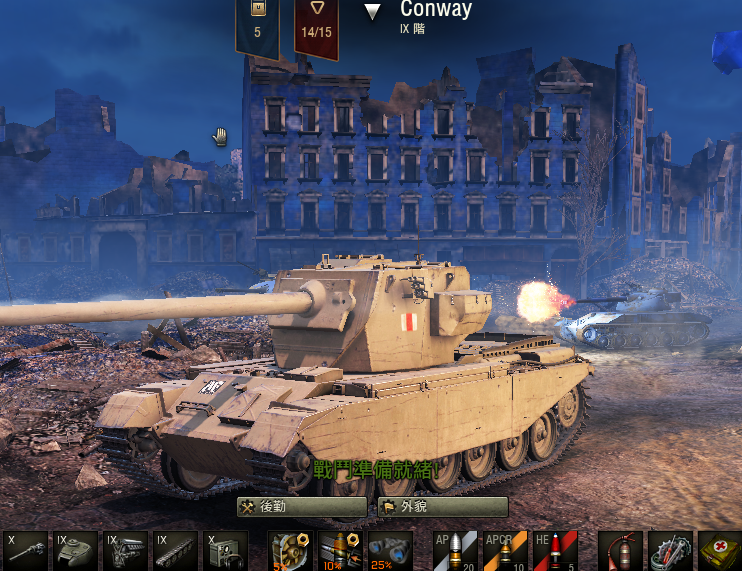This screenshot has height=571, width=742.
Task: Select the tier IX tracks module slot
Action: pyautogui.click(x=175, y=551)
